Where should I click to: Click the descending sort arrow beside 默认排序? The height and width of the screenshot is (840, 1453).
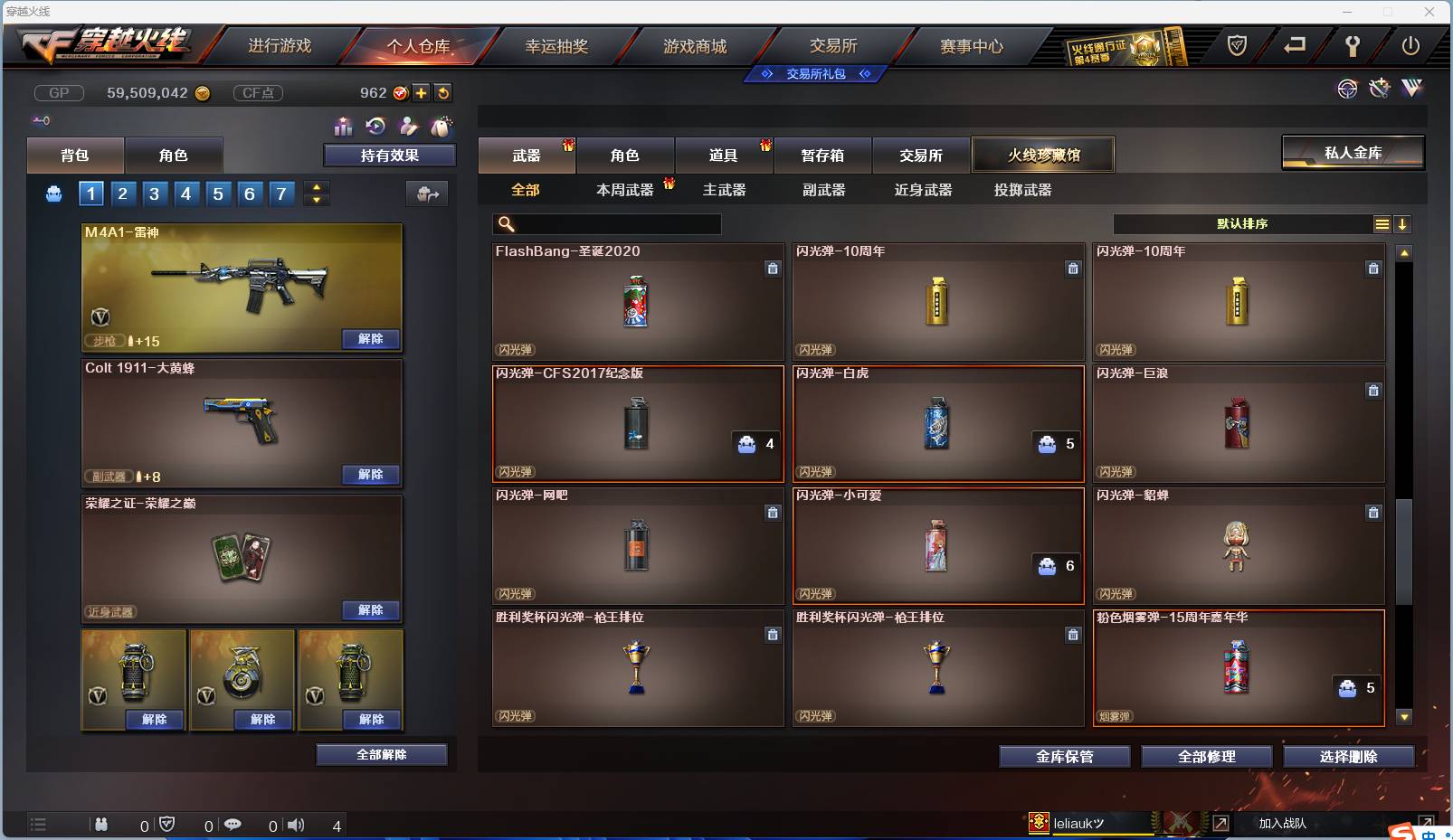1403,223
